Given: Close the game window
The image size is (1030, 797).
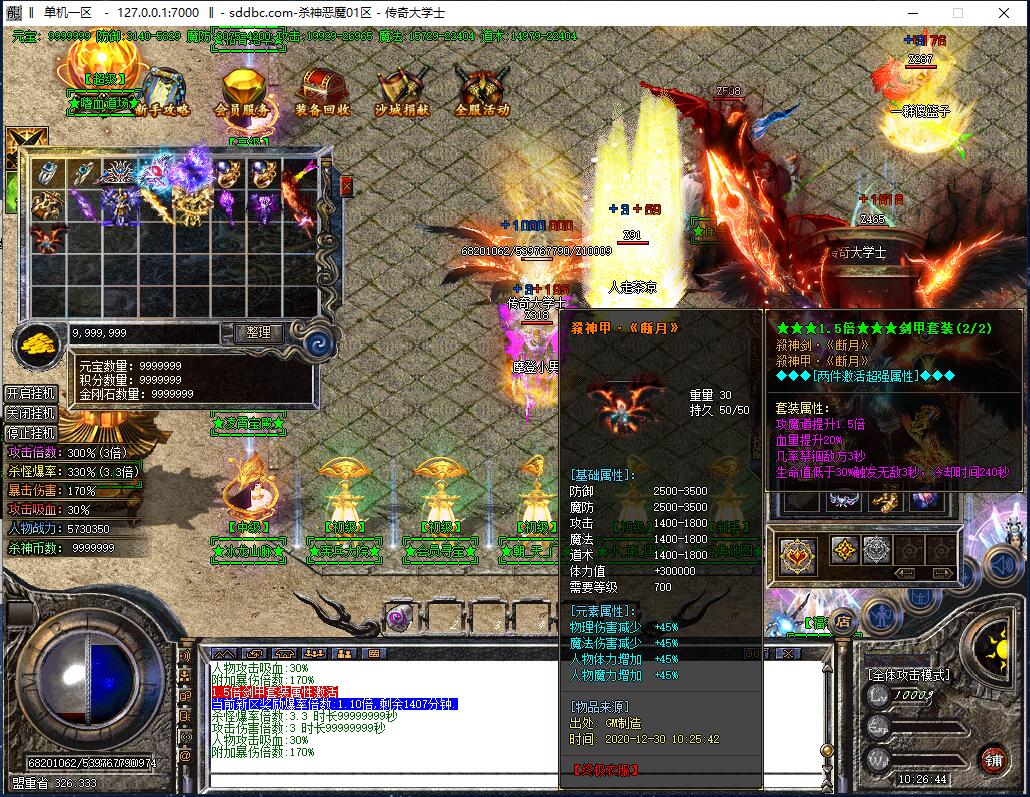Looking at the screenshot, I should [1003, 13].
